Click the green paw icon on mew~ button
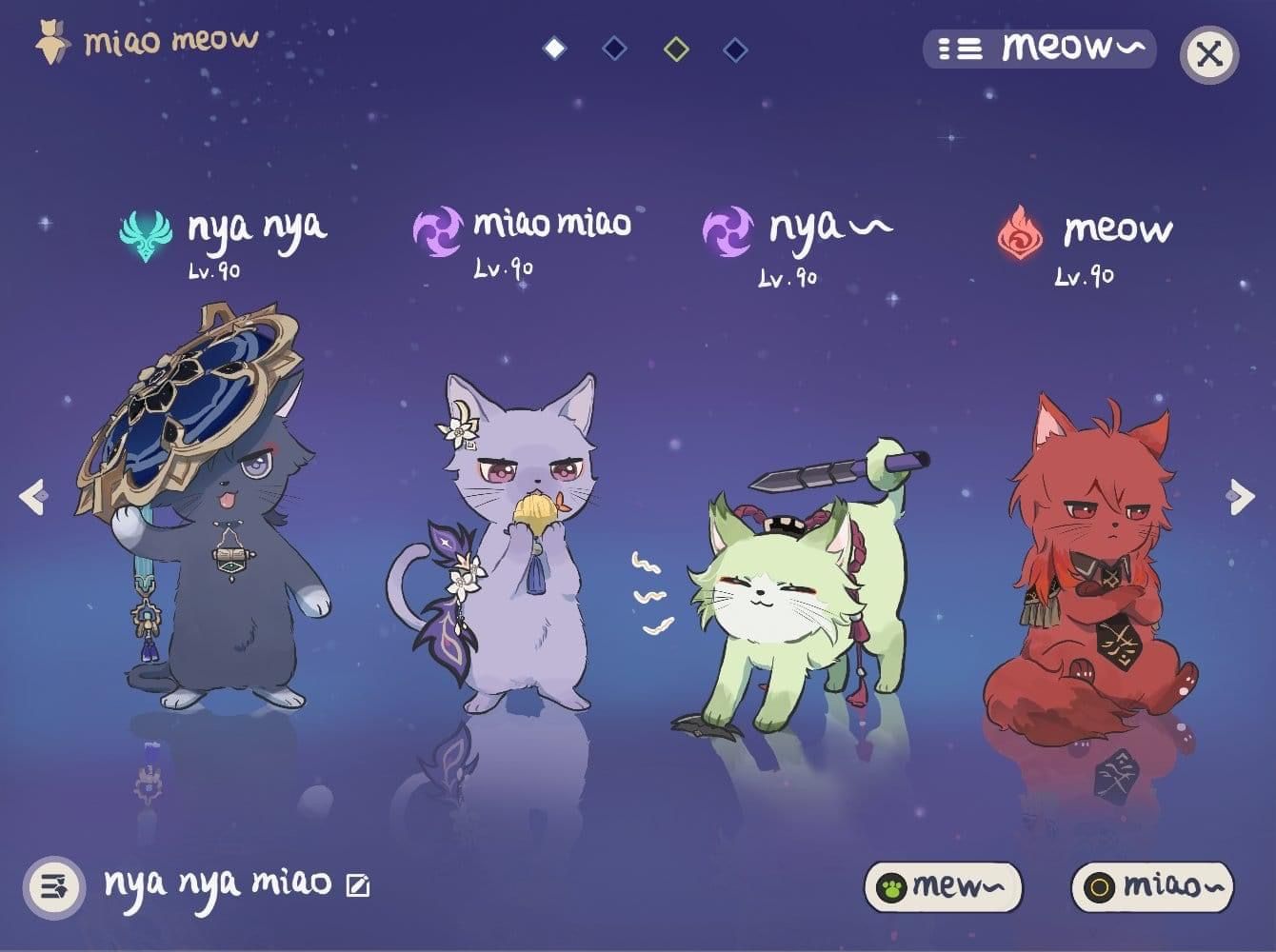Viewport: 1276px width, 952px height. pyautogui.click(x=889, y=885)
